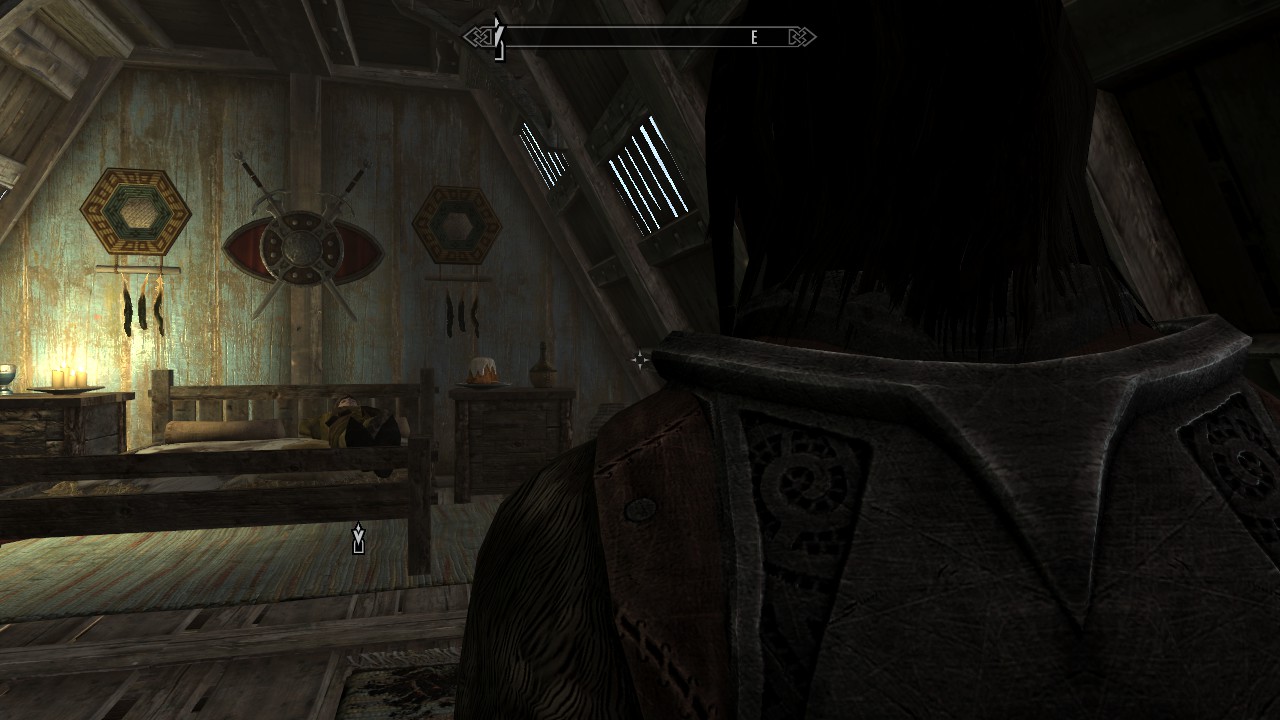Select the floating quest door marker
1280x720 pixels.
pyautogui.click(x=359, y=539)
